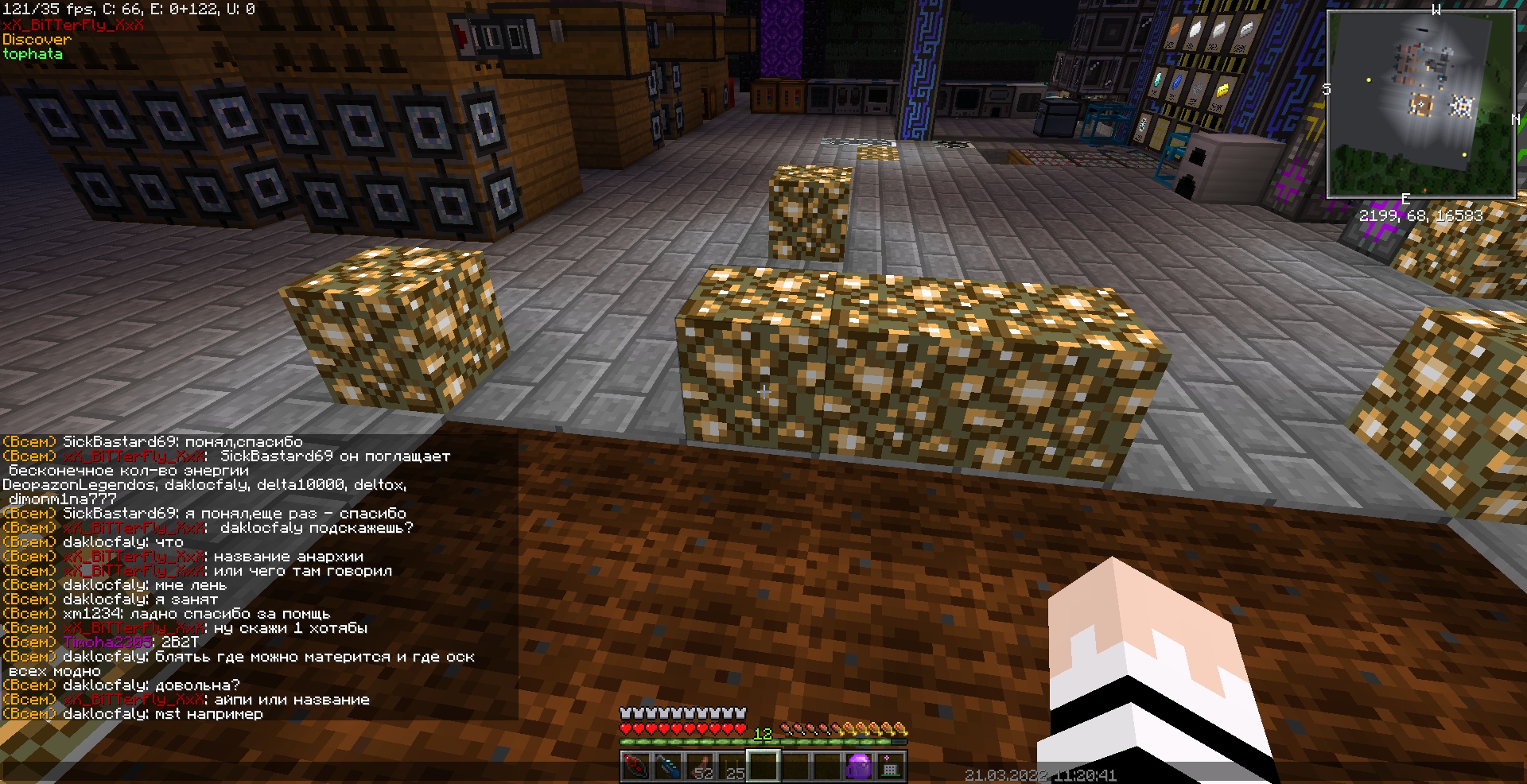The width and height of the screenshot is (1527, 784).
Task: Click the tophata label in the top-left
Action: 33,54
